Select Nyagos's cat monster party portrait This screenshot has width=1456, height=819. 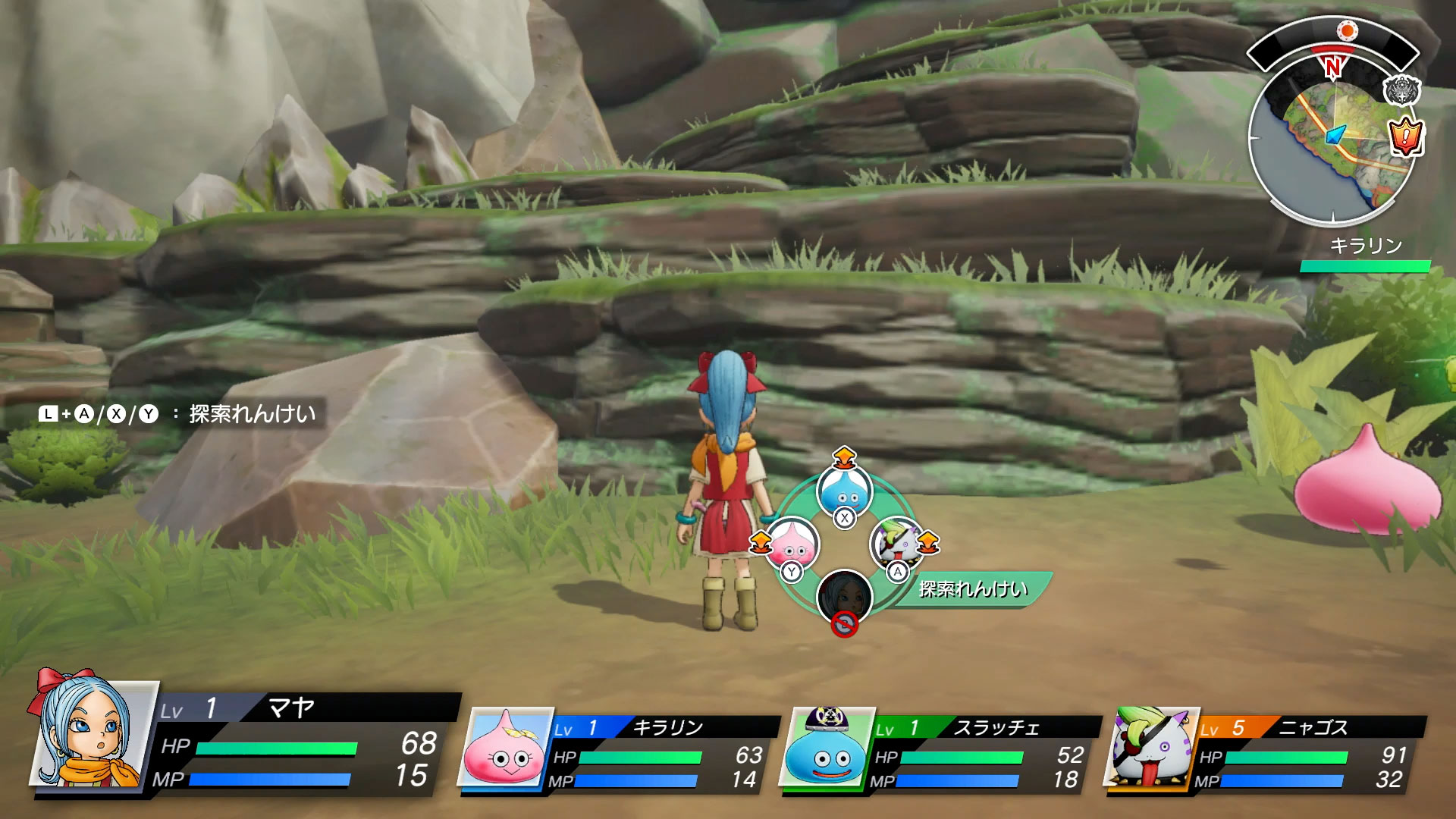tap(1151, 748)
